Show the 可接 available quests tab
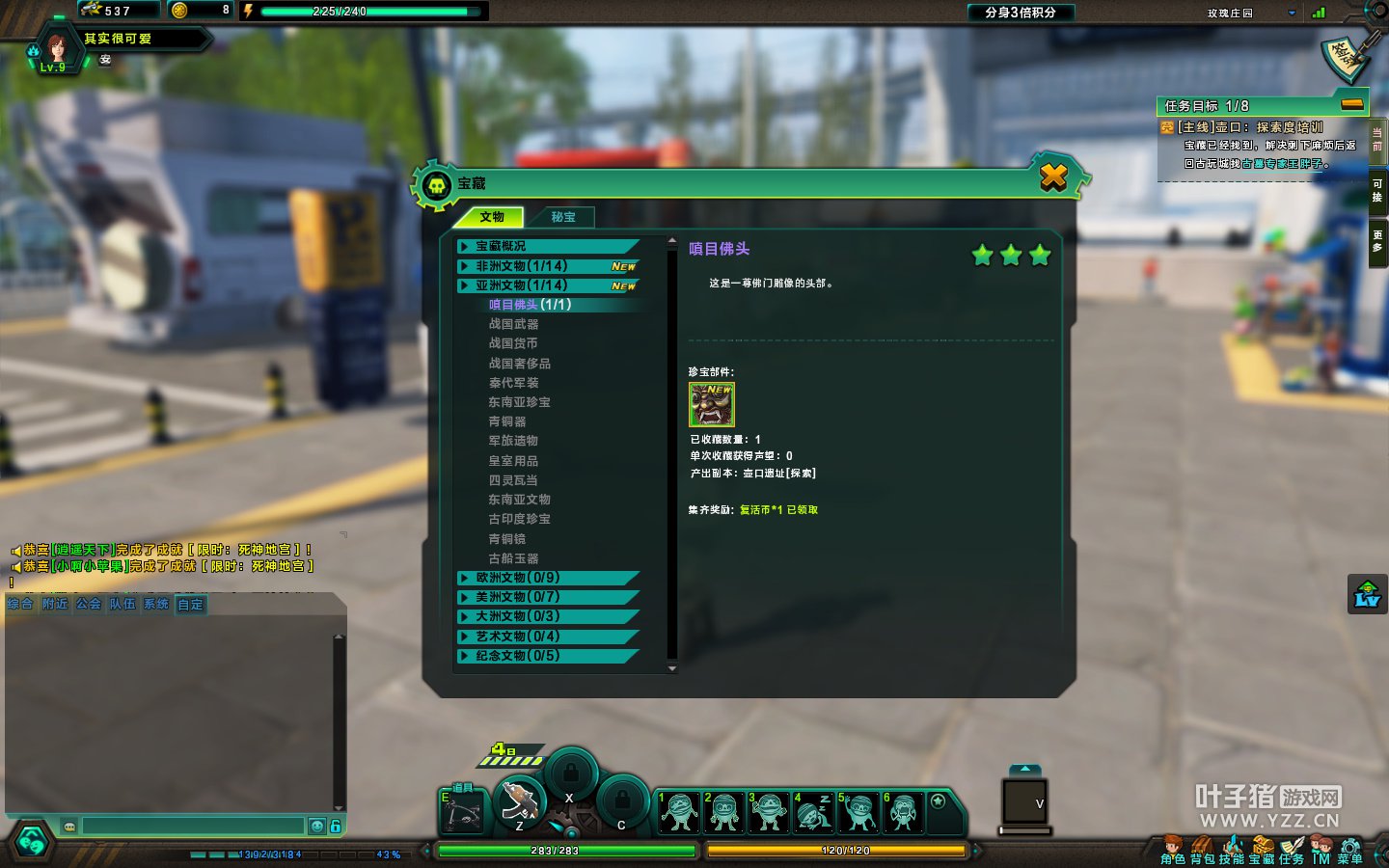 1377,190
